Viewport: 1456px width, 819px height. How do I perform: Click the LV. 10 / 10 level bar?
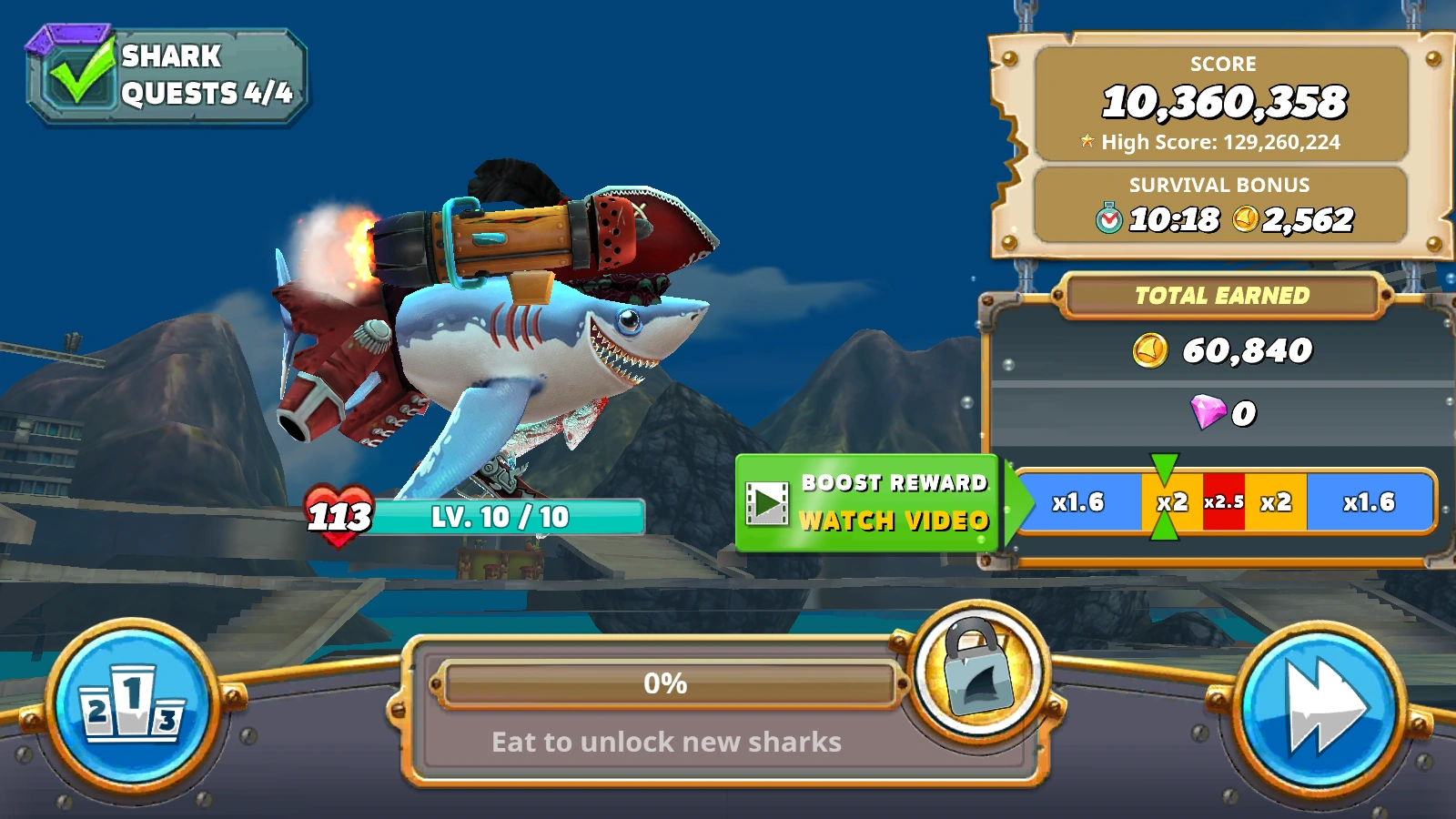[x=501, y=517]
